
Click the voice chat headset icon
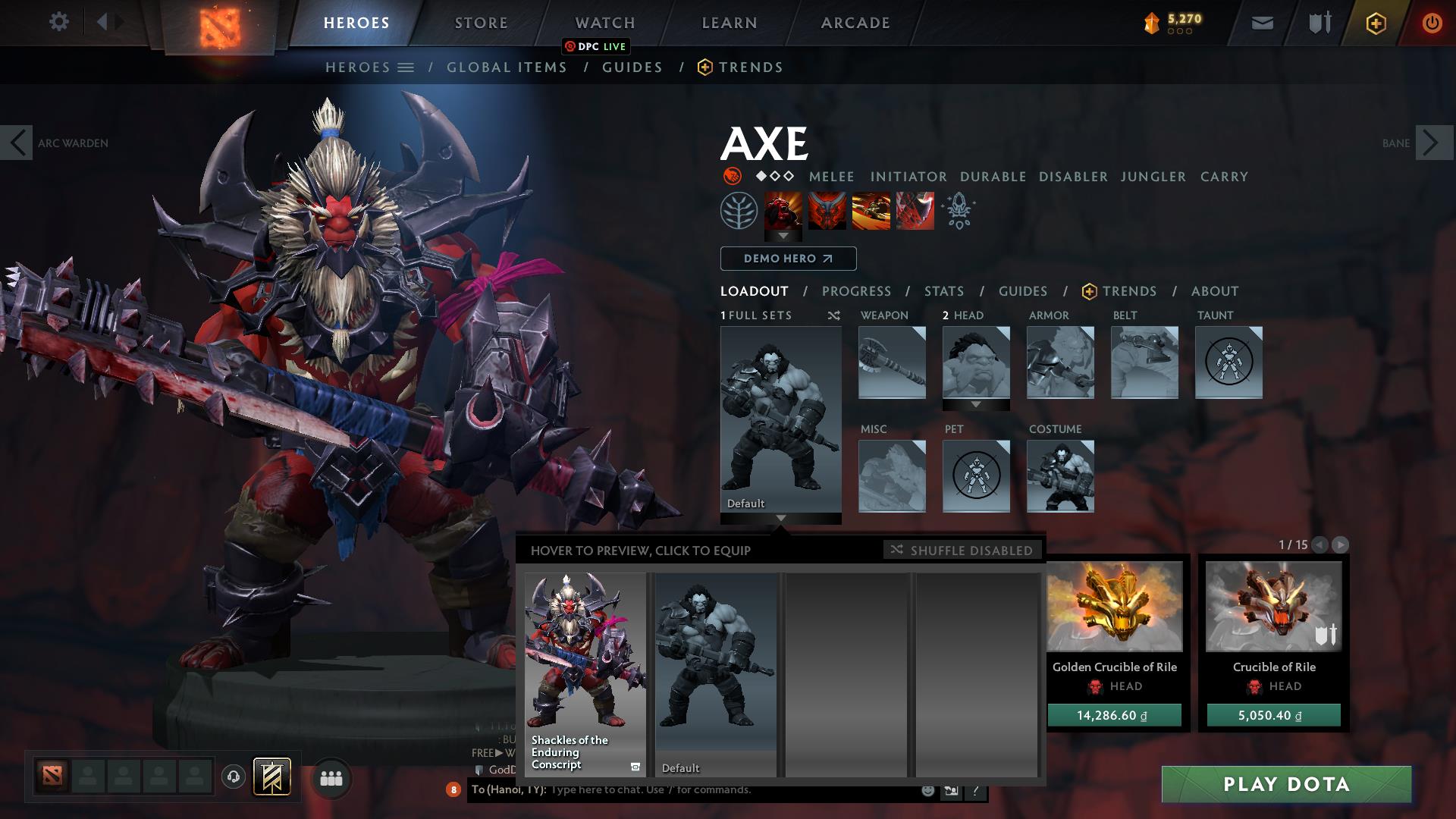coord(233,778)
